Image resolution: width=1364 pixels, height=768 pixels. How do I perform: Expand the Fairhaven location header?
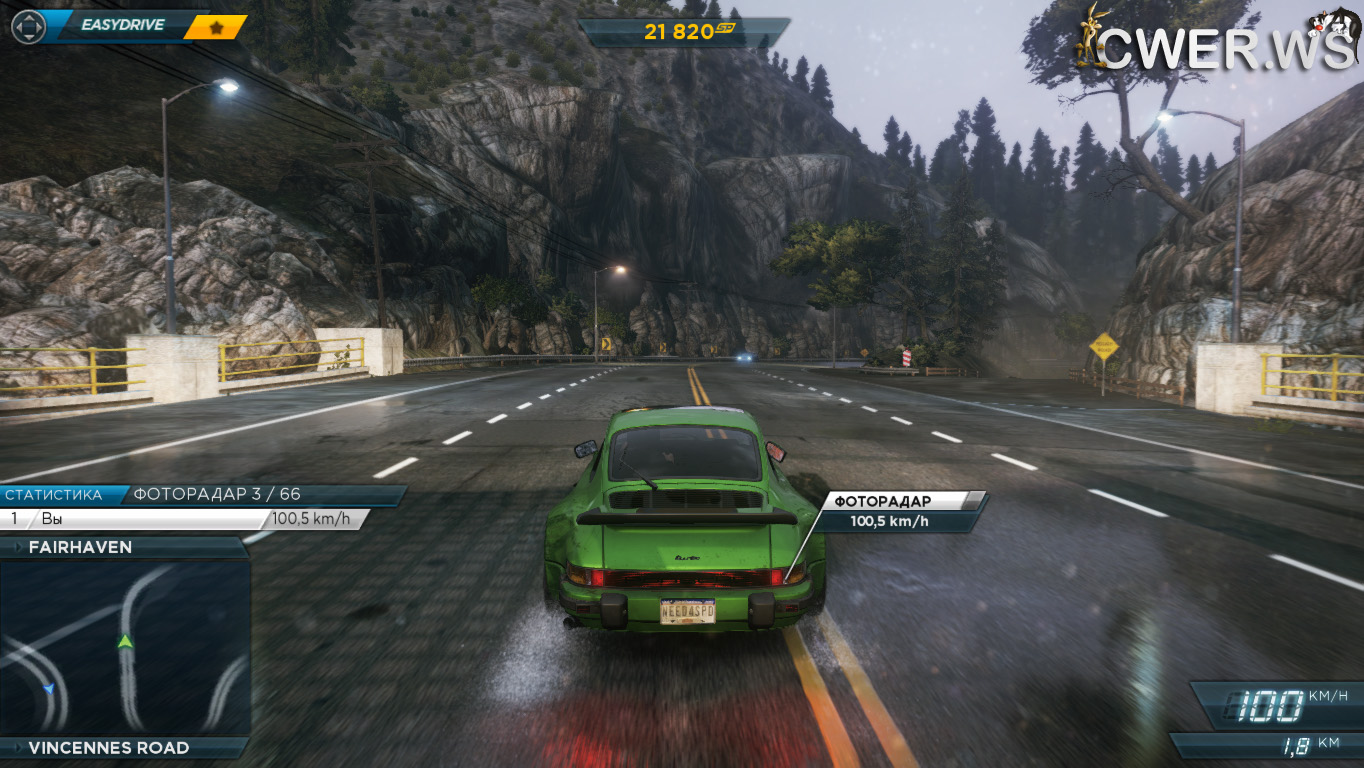pos(124,547)
